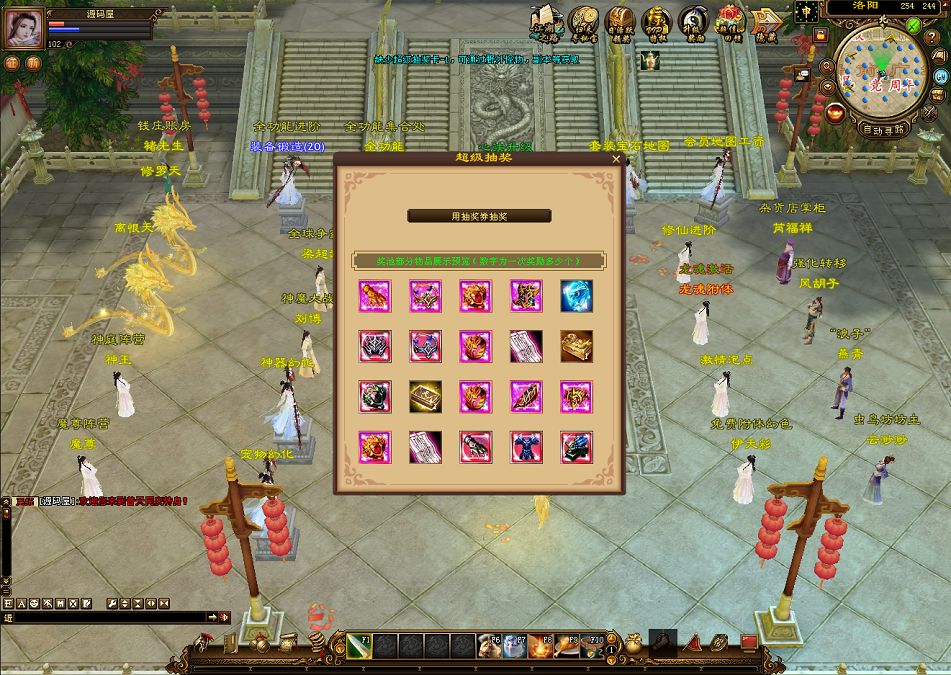
Task: Select the black cannon prize icon
Action: click(x=576, y=447)
